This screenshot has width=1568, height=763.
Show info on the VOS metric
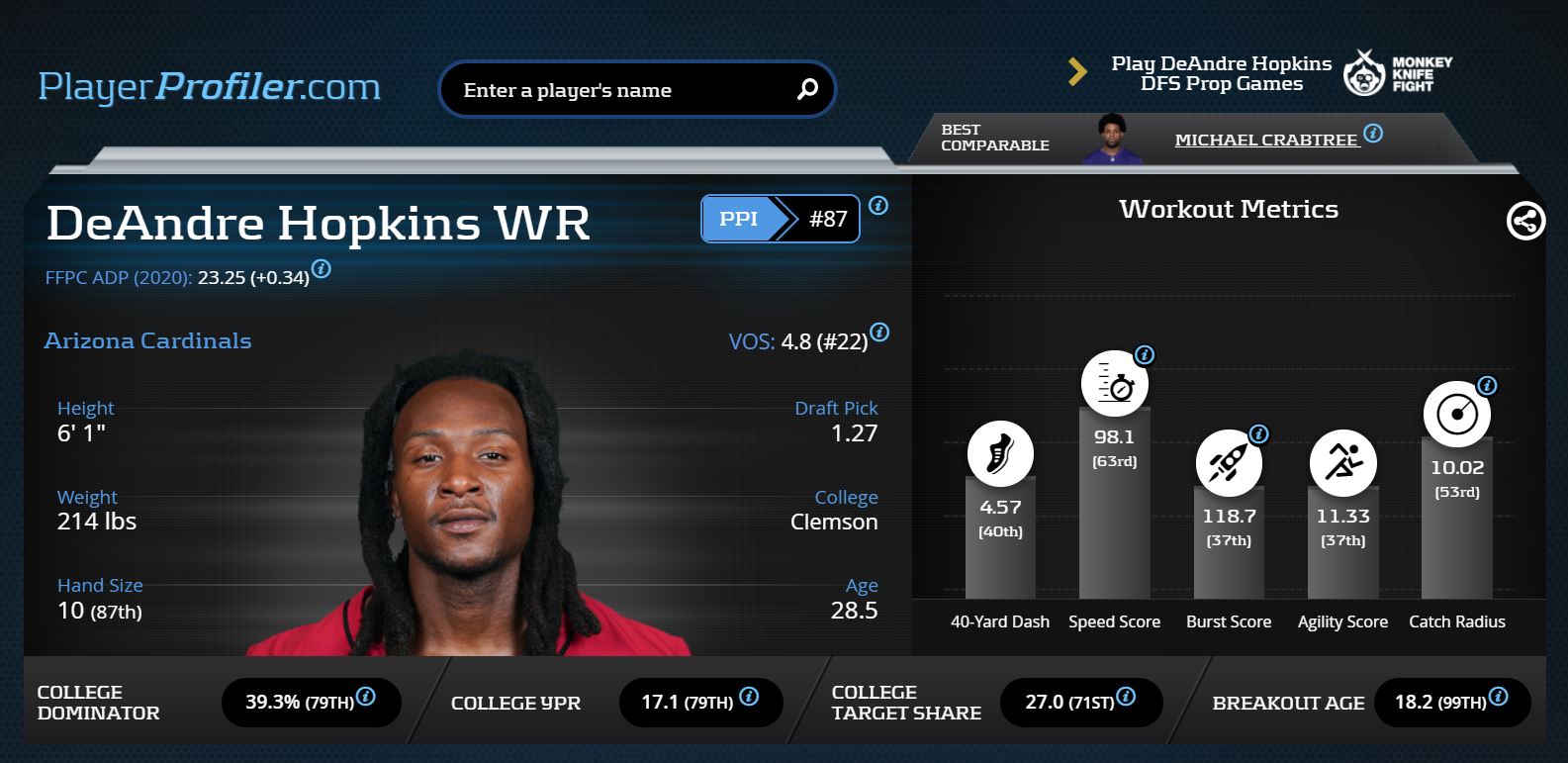[879, 333]
